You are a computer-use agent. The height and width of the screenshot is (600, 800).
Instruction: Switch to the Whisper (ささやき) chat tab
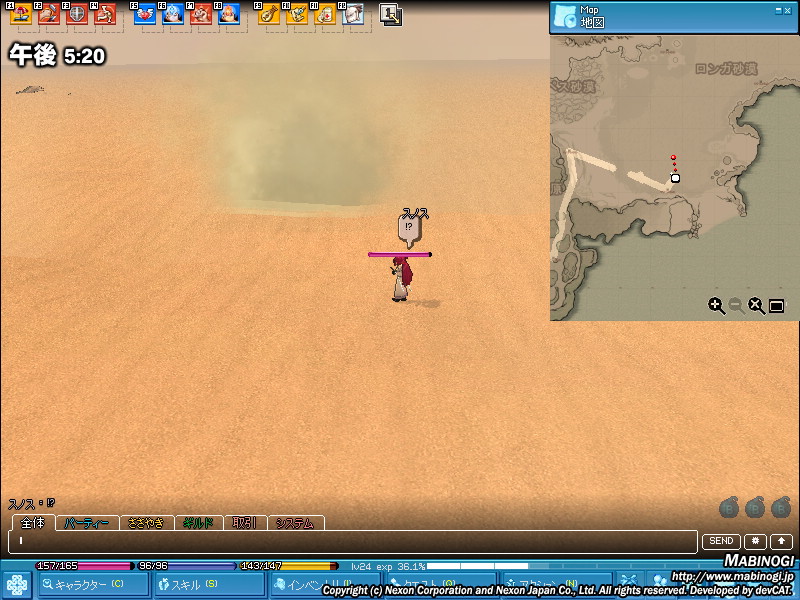145,523
